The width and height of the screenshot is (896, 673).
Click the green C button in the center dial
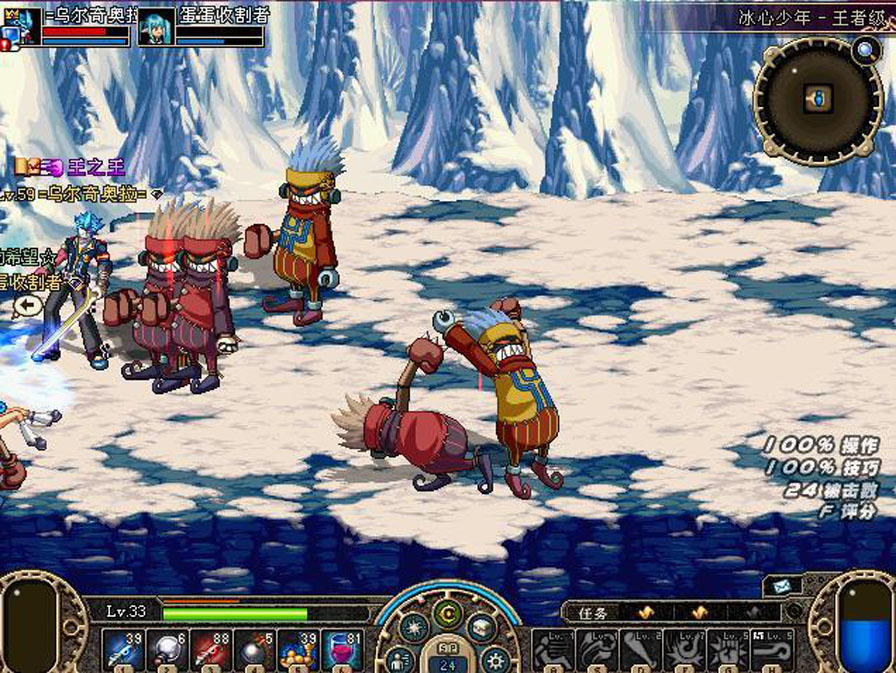(449, 613)
